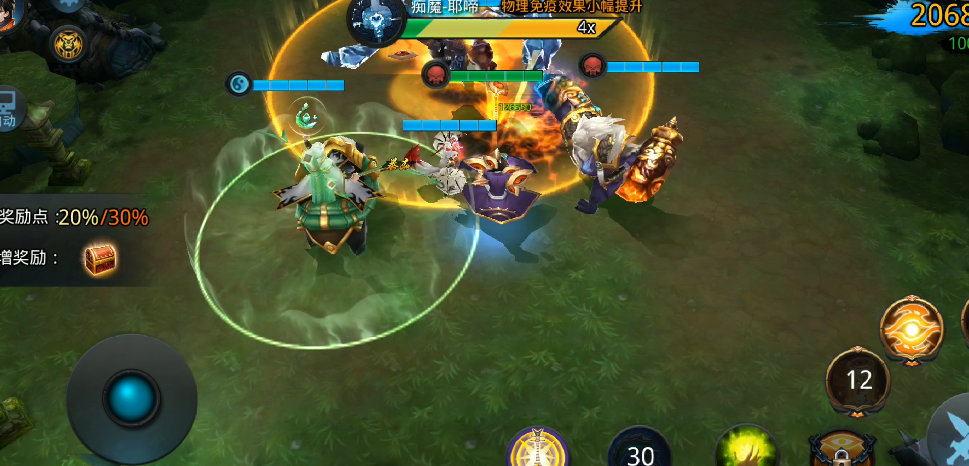Activate the glowing orange orb skill
This screenshot has height=466, width=969.
click(911, 329)
